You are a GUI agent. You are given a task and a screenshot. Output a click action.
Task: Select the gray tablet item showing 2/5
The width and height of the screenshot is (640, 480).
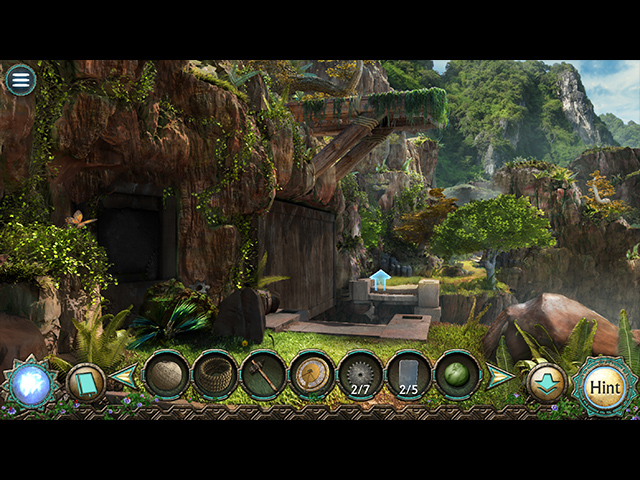click(x=409, y=375)
